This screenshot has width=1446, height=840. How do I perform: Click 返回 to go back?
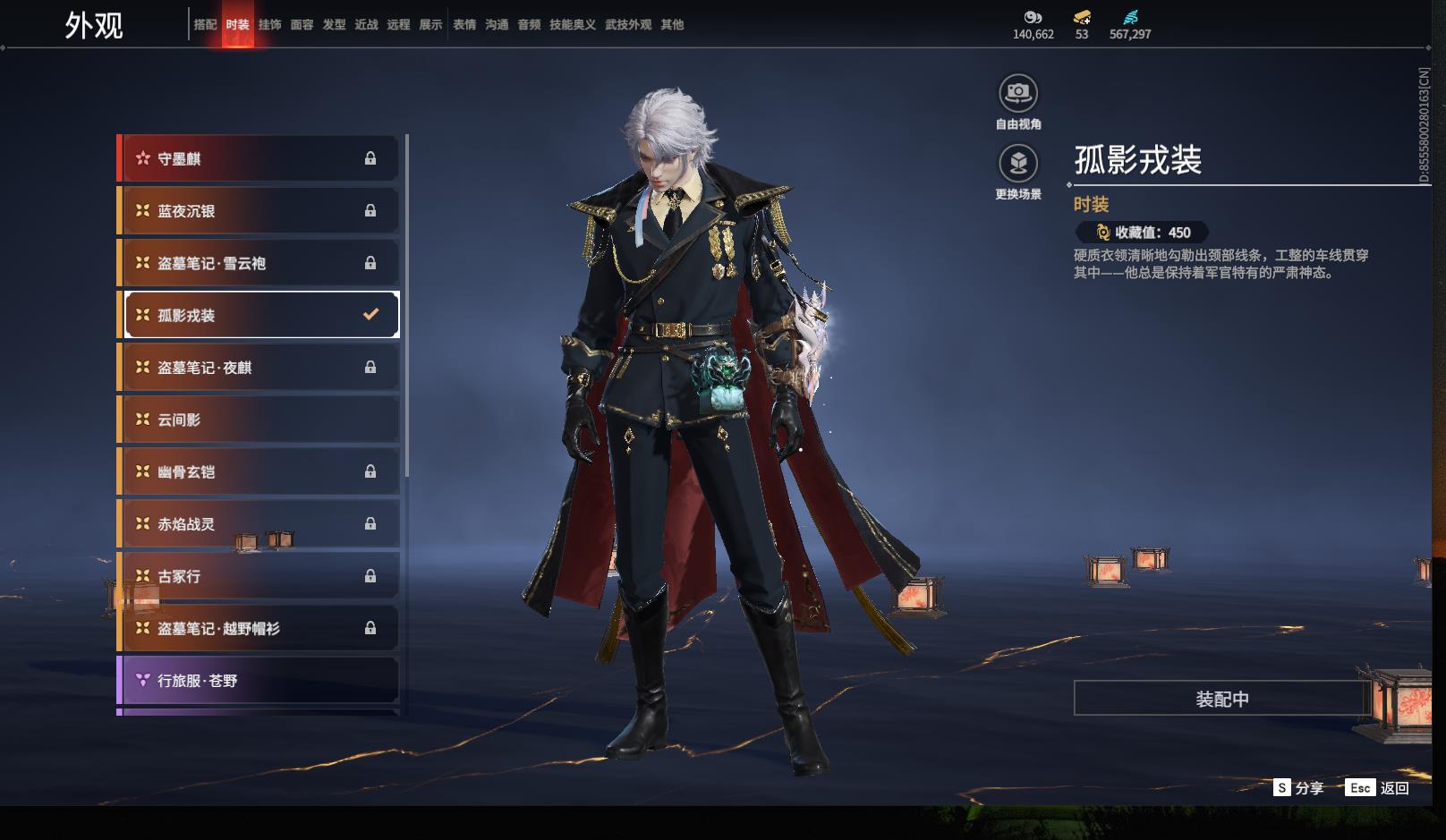[1378, 788]
